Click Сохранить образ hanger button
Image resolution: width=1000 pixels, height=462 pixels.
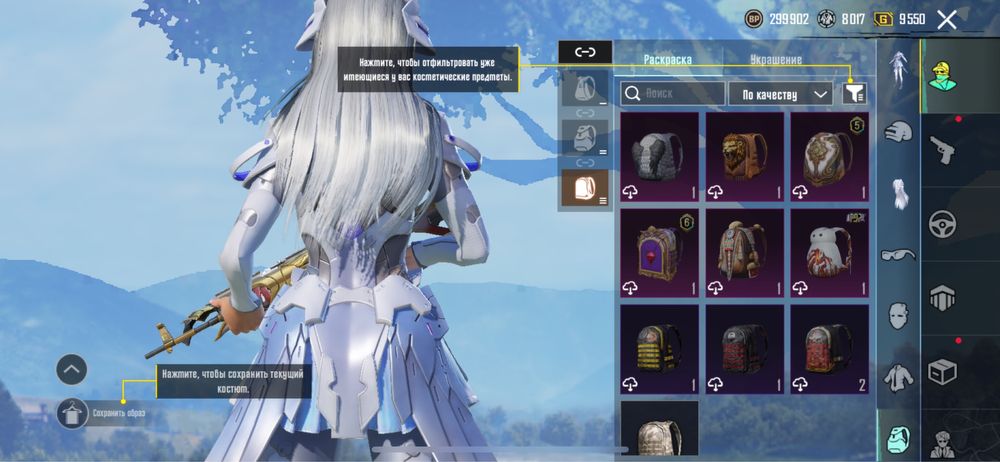point(72,412)
